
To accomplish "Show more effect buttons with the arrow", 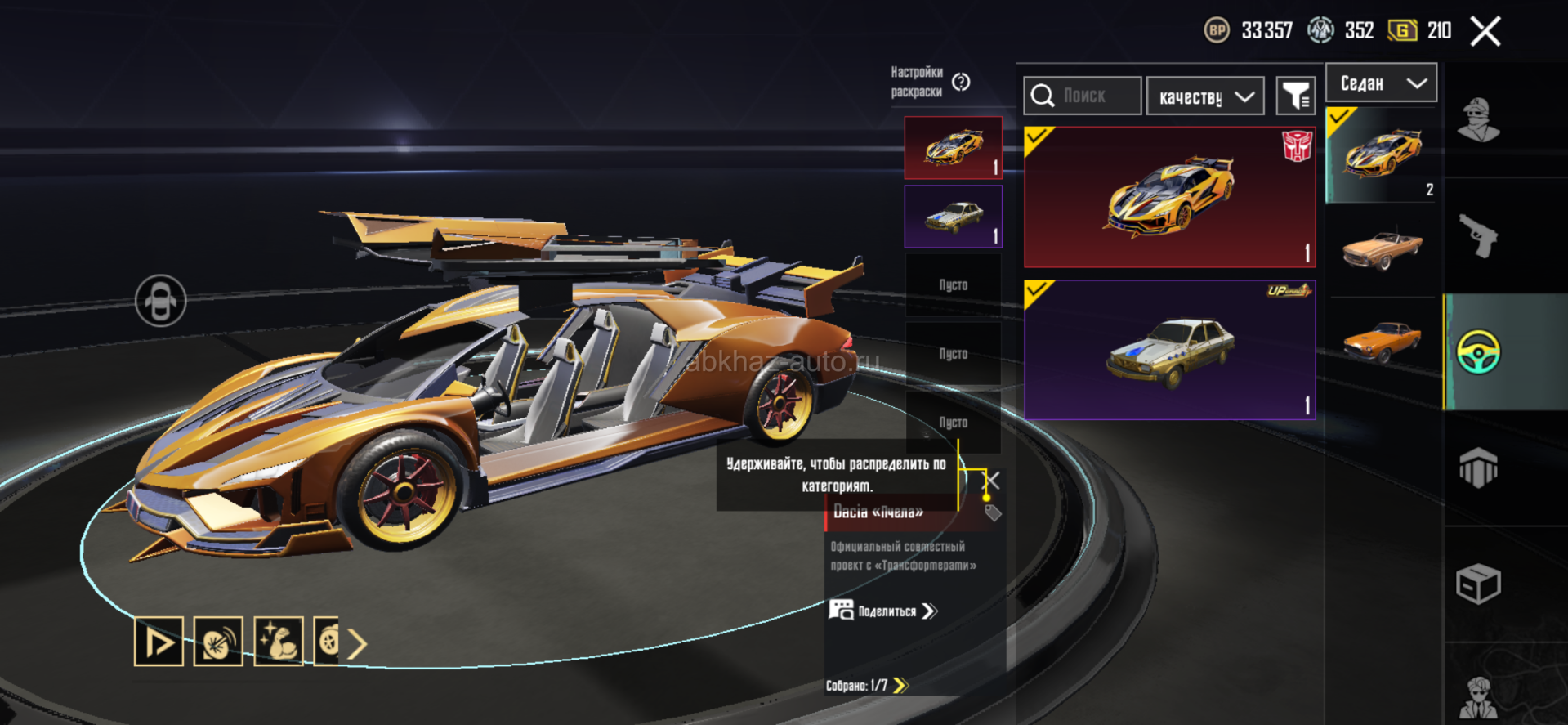I will 357,644.
